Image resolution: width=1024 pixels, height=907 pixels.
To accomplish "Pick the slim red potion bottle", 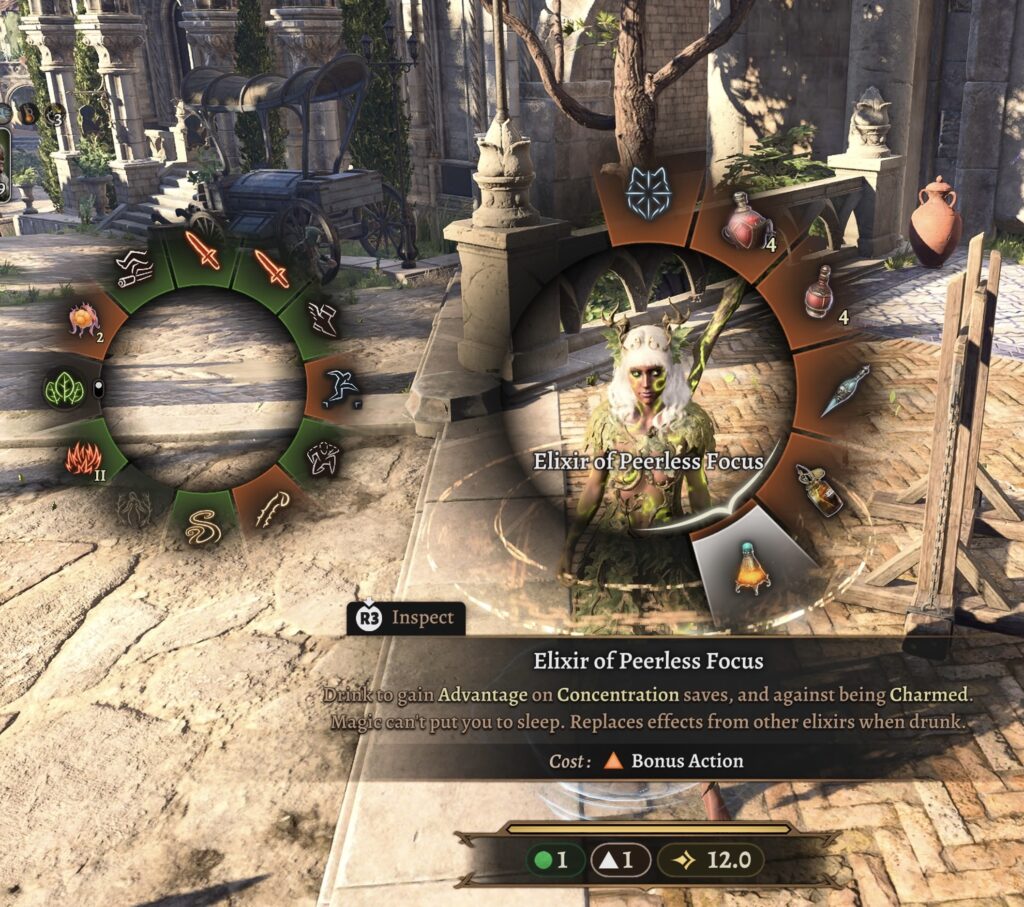I will pos(819,292).
